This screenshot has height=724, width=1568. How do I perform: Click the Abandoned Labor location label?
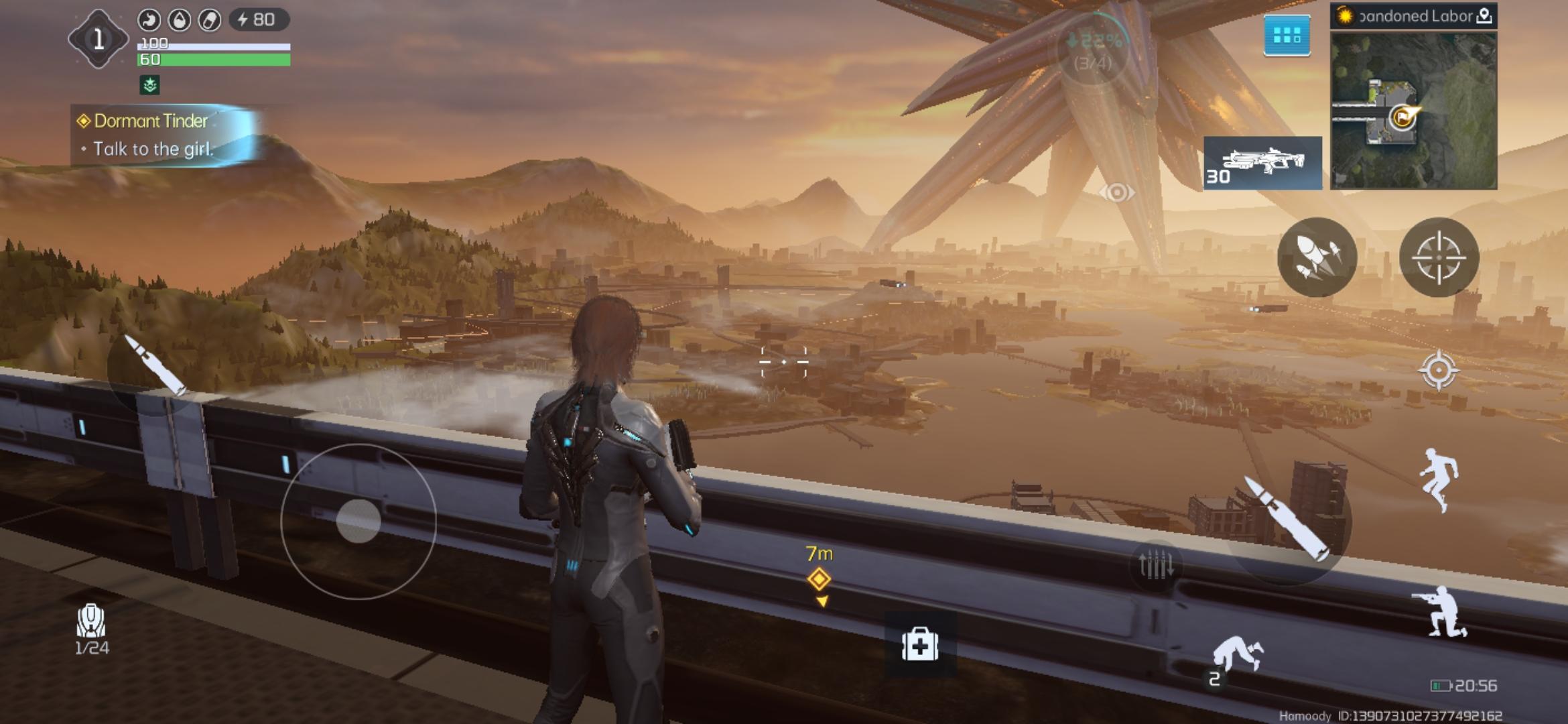point(1413,16)
